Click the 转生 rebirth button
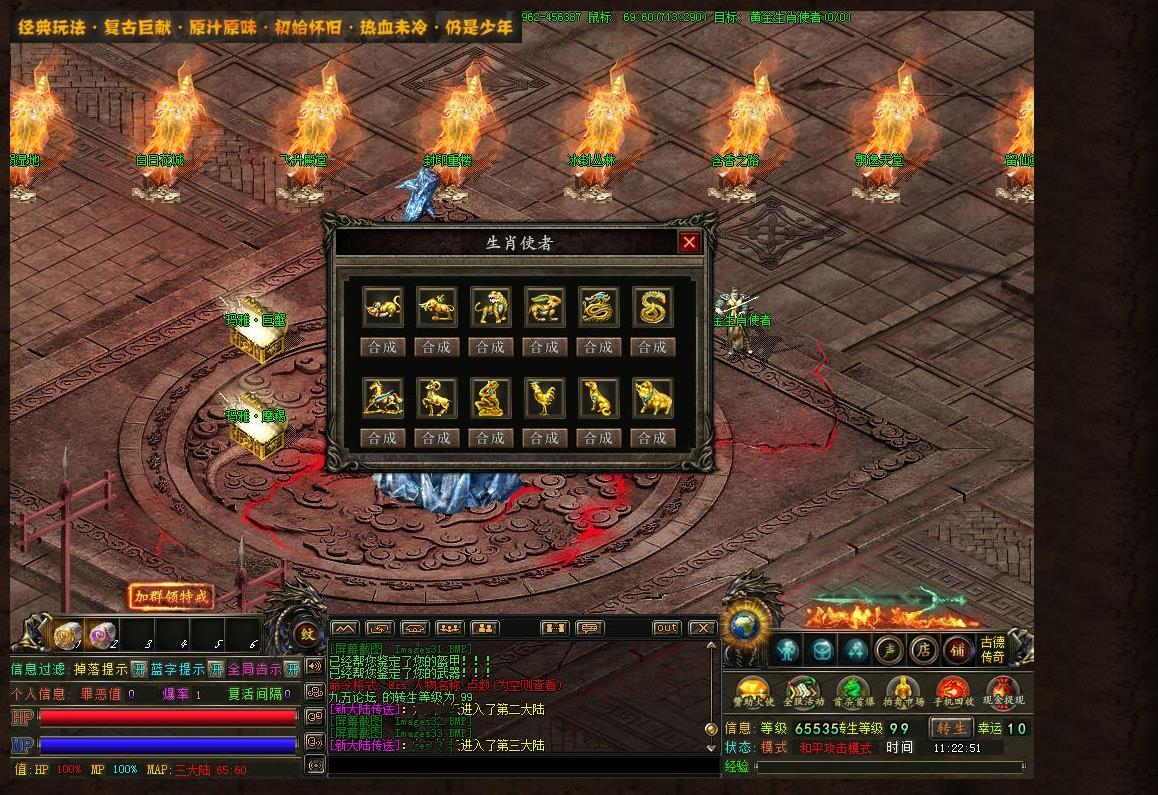 951,728
